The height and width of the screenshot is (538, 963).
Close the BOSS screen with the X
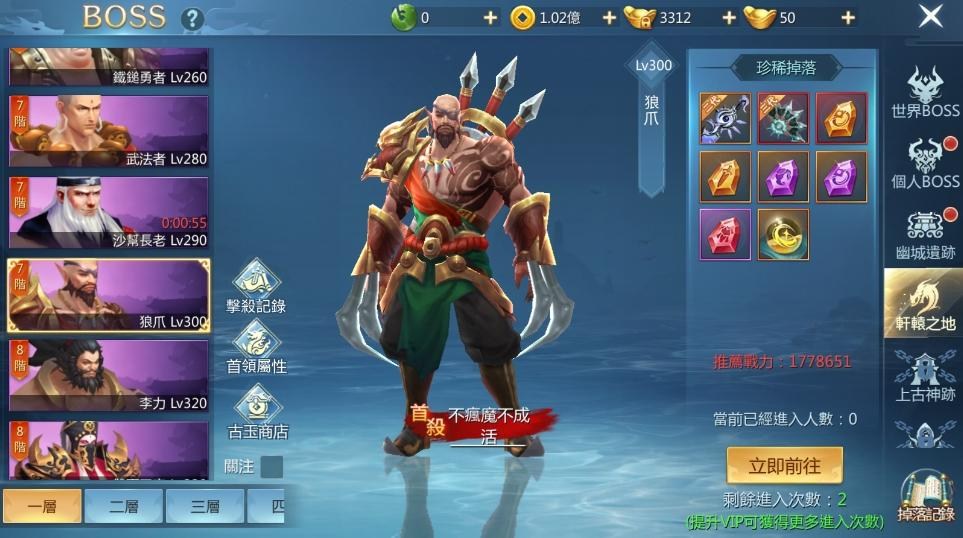(931, 17)
